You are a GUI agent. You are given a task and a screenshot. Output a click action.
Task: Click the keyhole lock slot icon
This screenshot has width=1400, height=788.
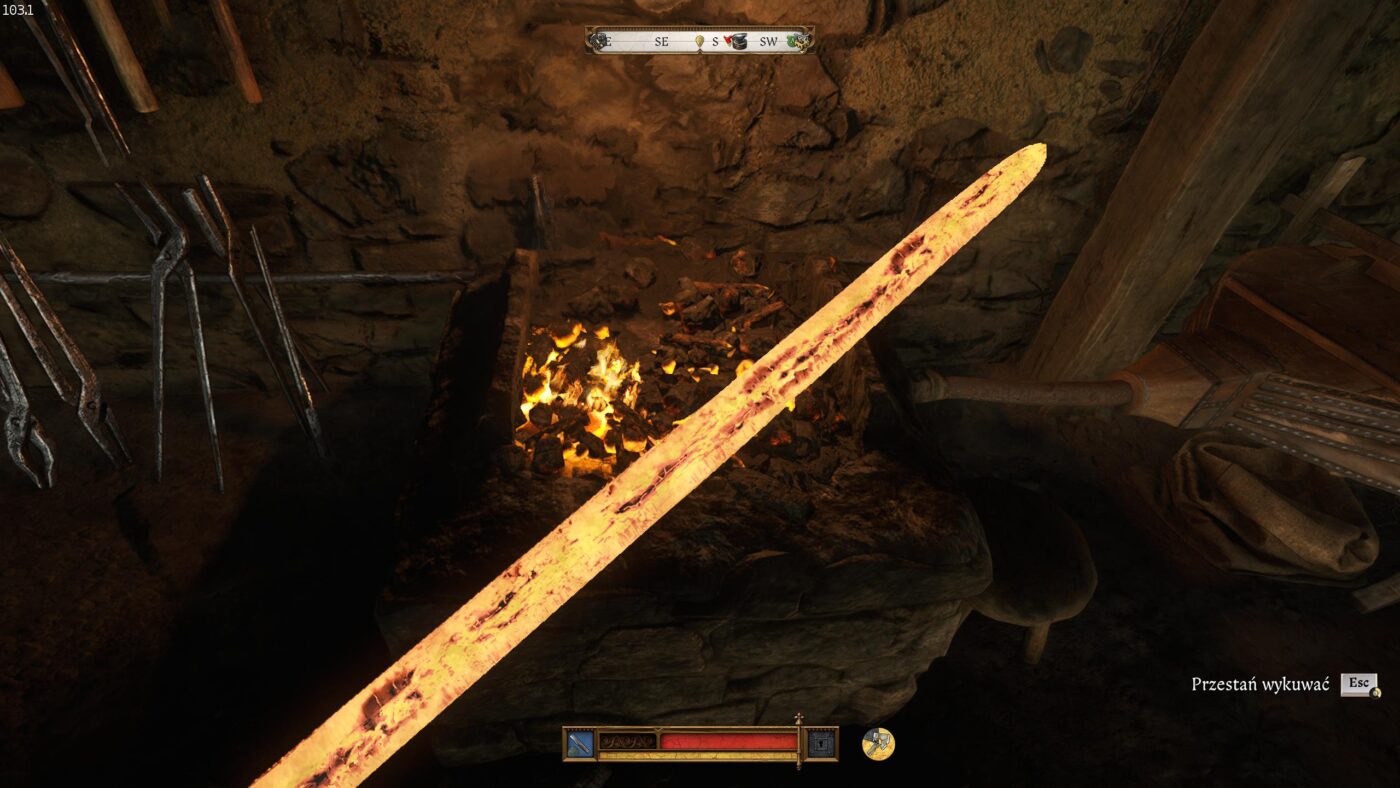[x=821, y=743]
